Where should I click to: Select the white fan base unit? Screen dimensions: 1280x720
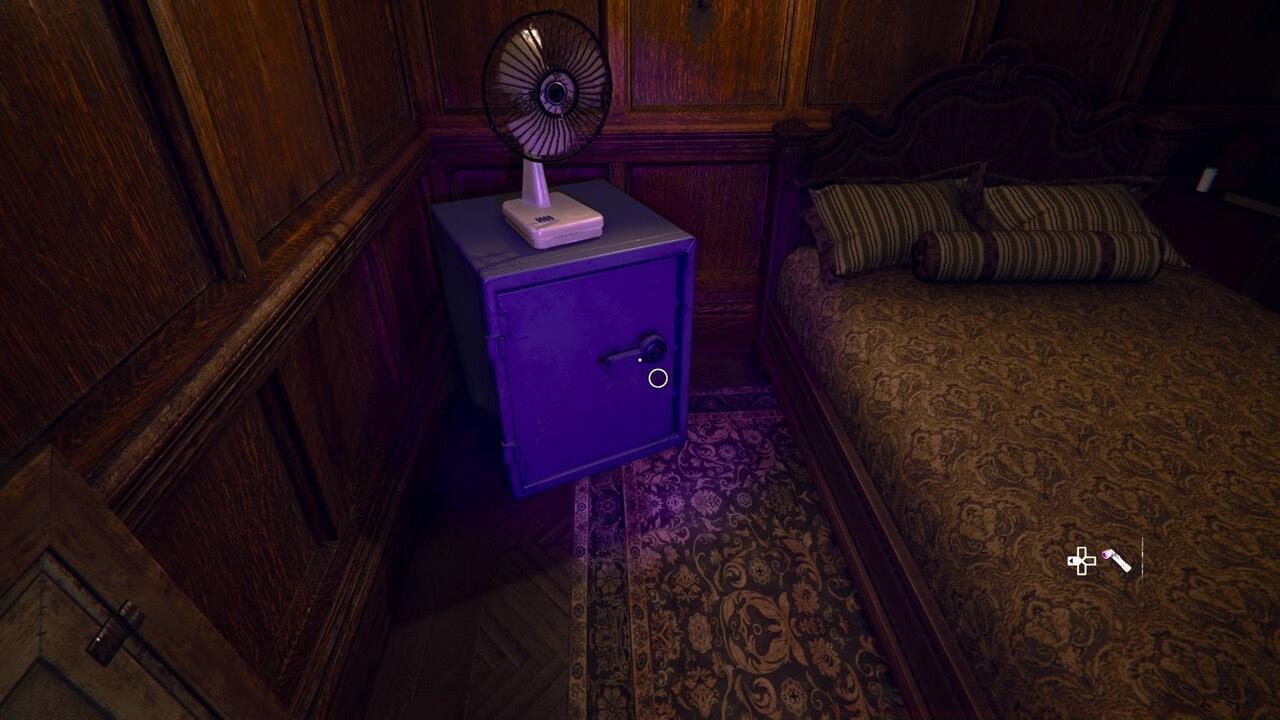[552, 222]
